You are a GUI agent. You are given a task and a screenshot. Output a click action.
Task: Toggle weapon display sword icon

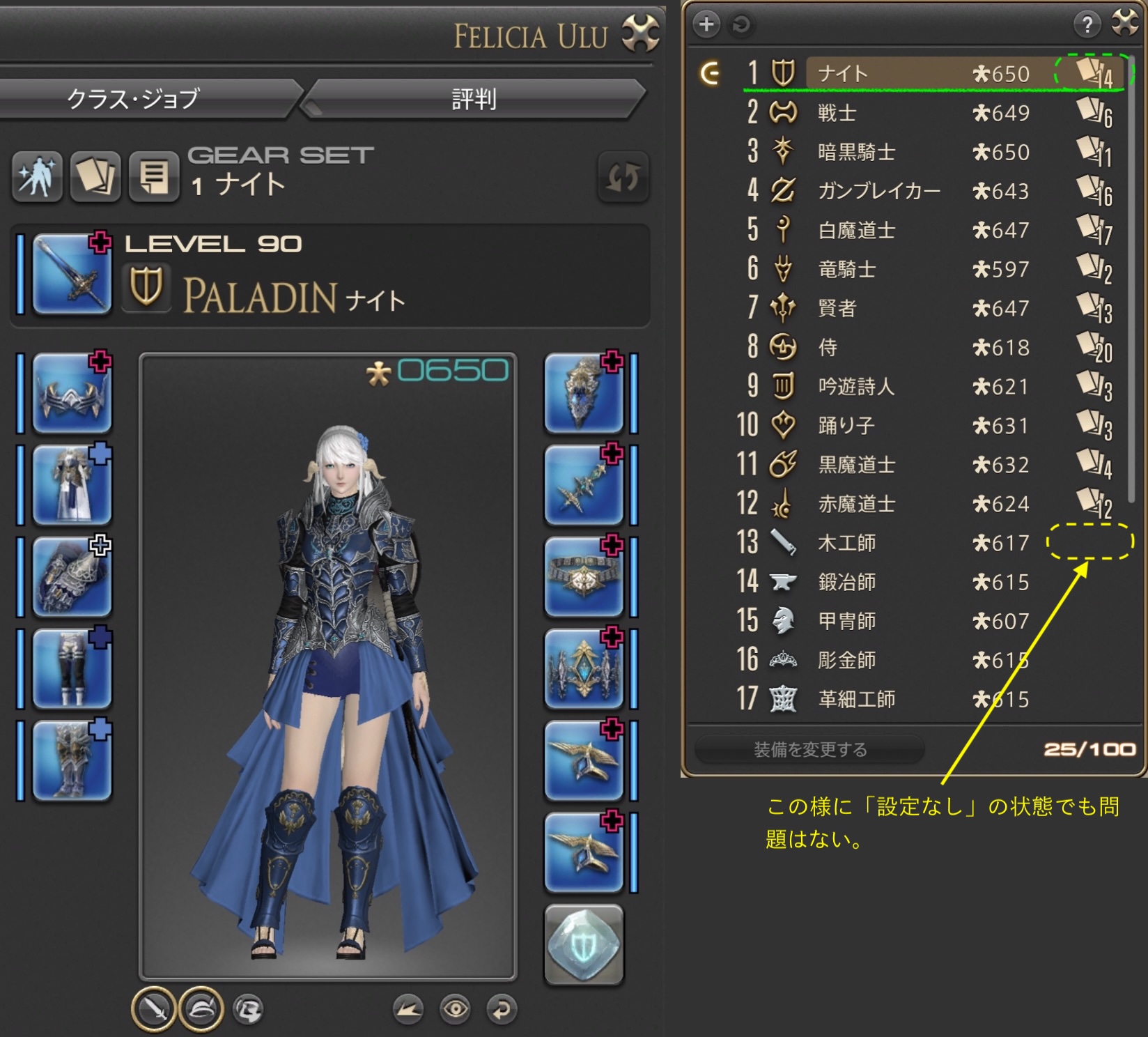(154, 1008)
